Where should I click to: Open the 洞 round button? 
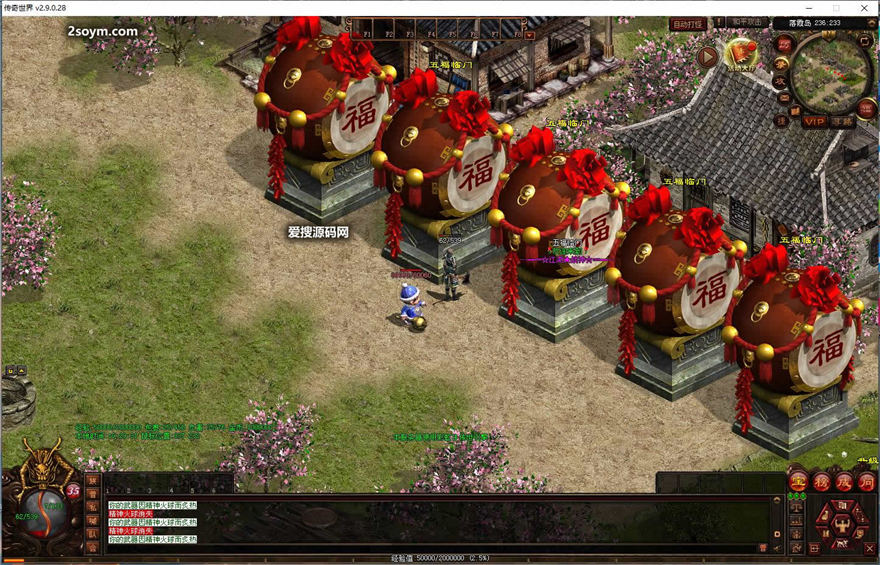coord(865,481)
